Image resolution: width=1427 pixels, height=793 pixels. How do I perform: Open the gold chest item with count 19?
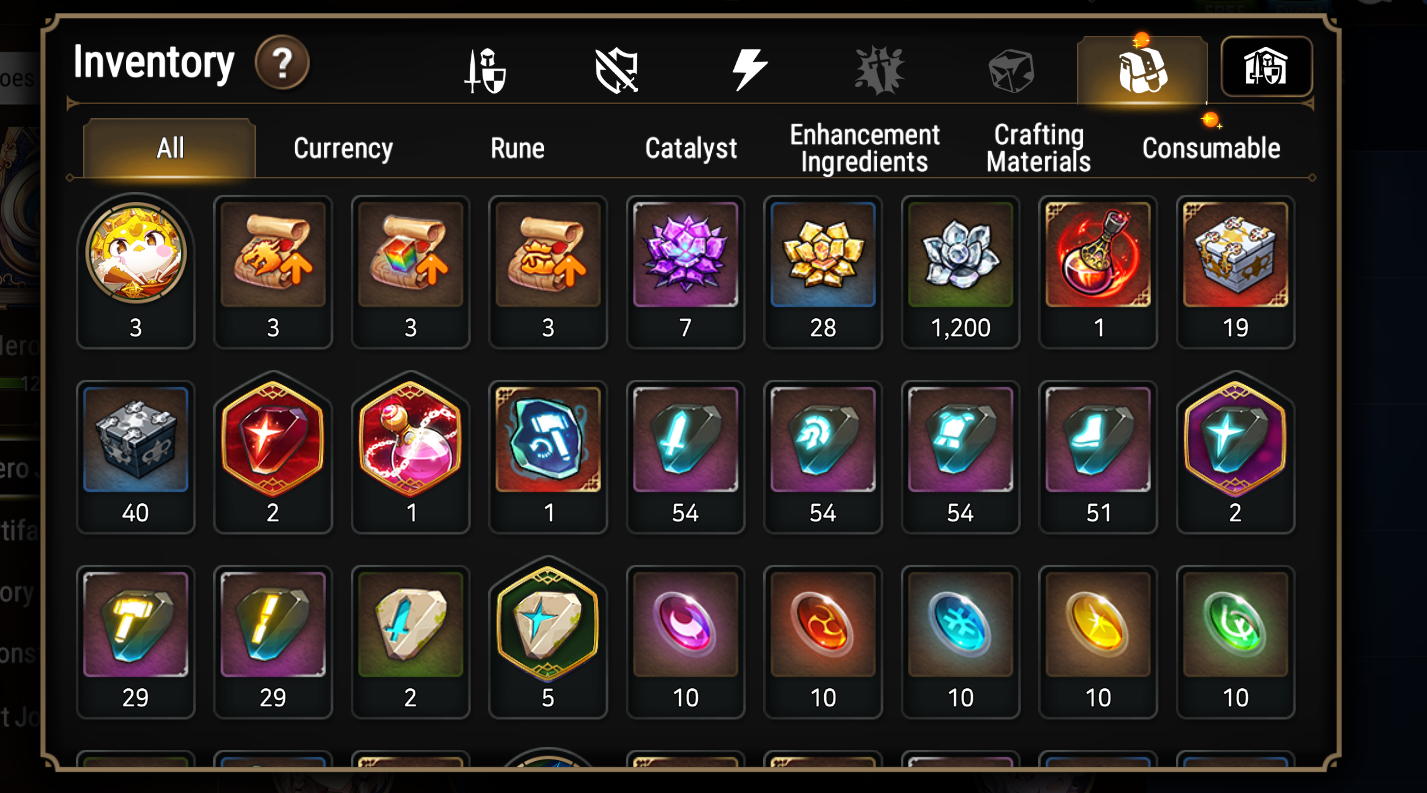click(x=1235, y=253)
